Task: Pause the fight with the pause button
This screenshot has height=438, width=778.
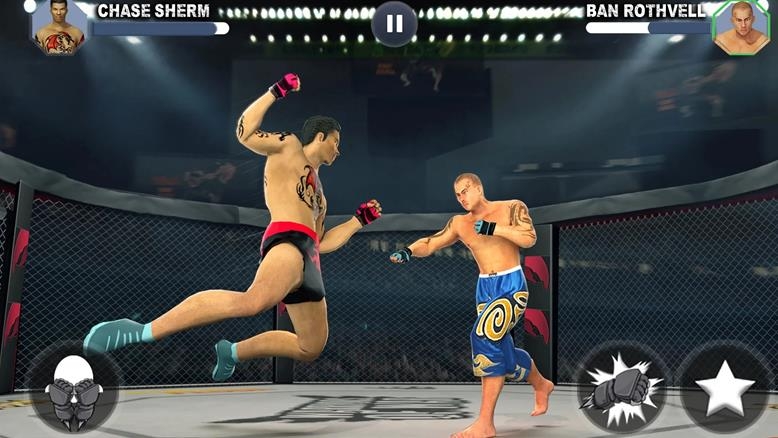Action: pos(394,23)
